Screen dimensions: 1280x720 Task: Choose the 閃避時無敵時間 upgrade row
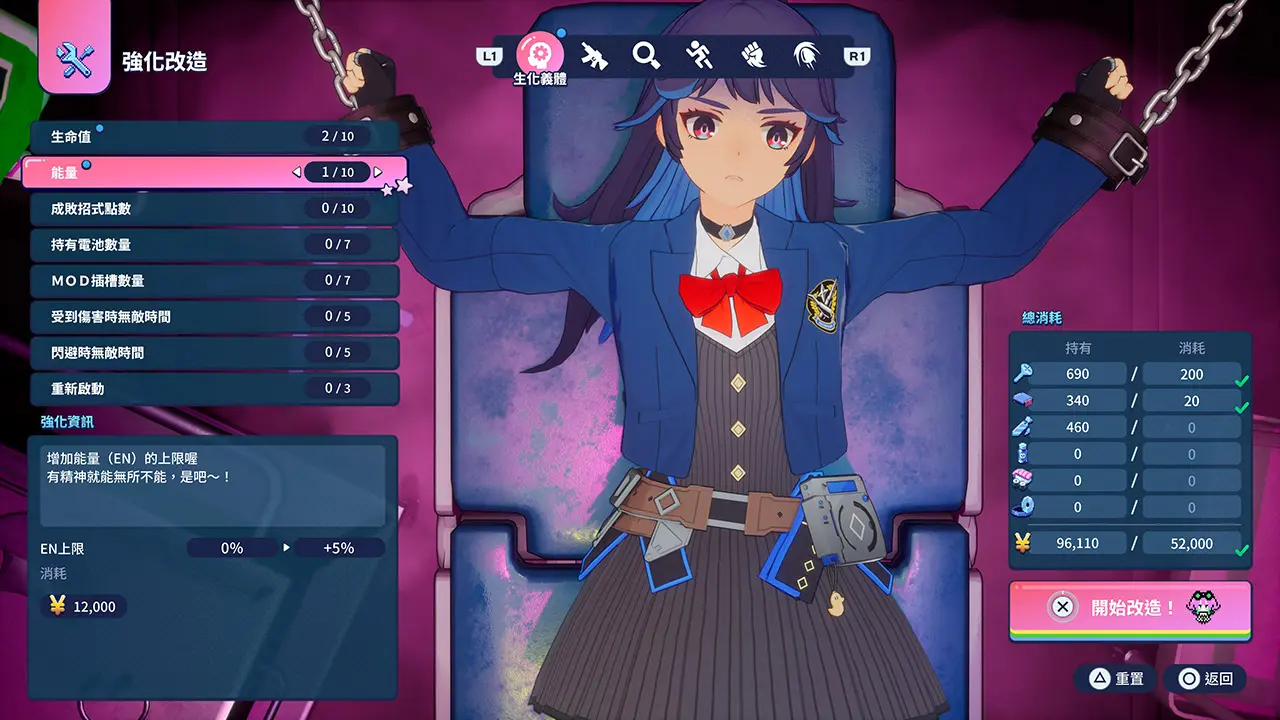[214, 353]
